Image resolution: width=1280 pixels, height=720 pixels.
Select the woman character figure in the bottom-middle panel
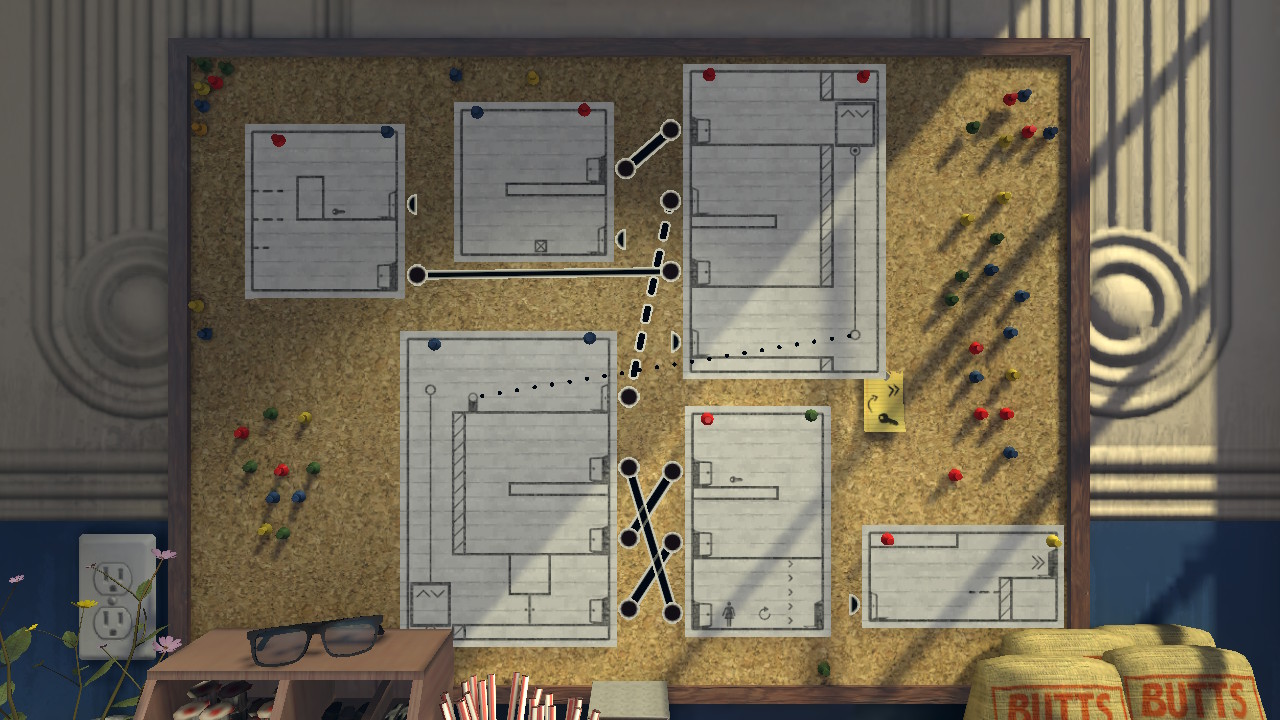pos(729,613)
